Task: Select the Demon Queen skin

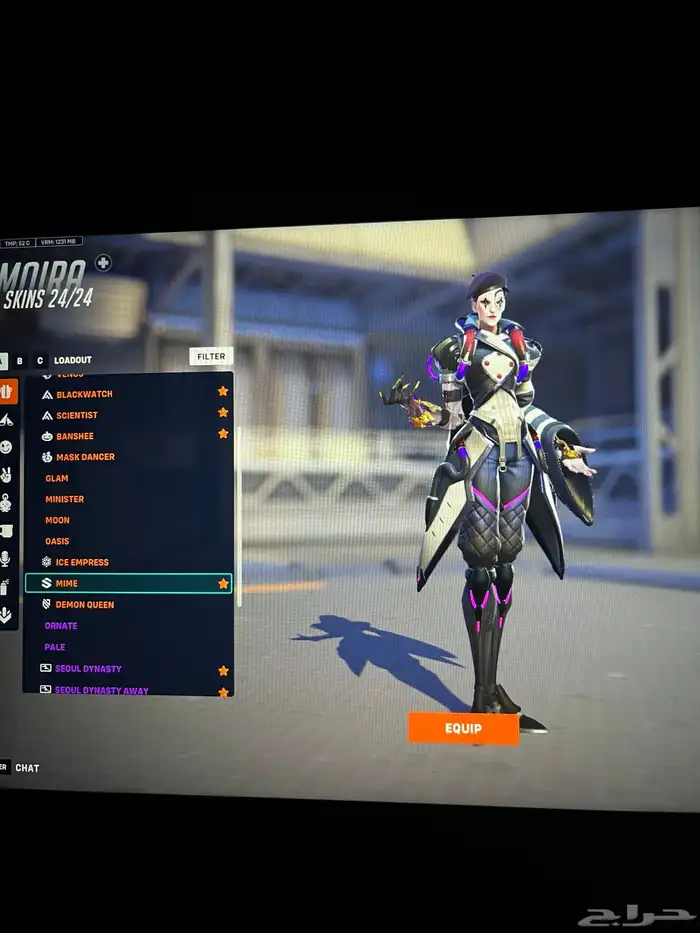Action: (85, 604)
